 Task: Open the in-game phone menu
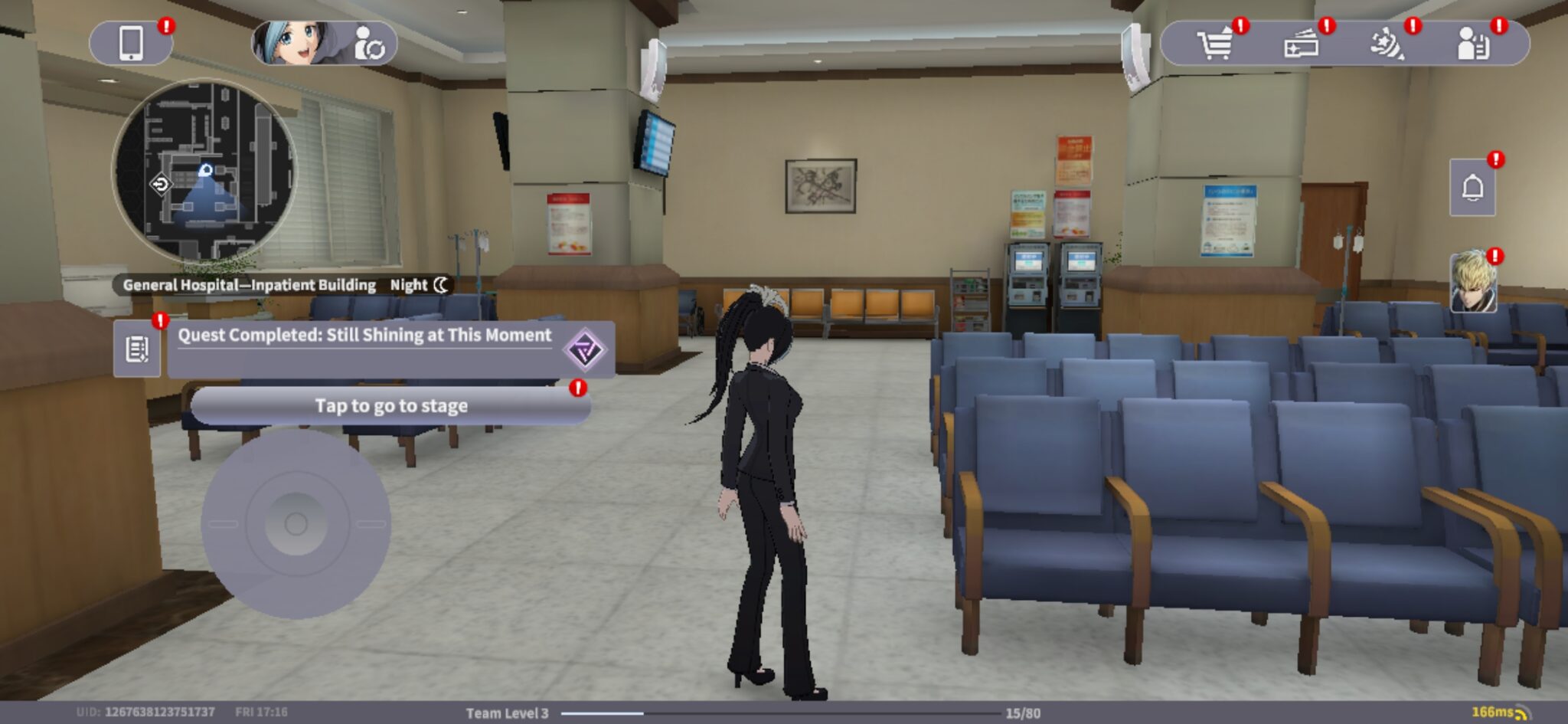pos(133,42)
